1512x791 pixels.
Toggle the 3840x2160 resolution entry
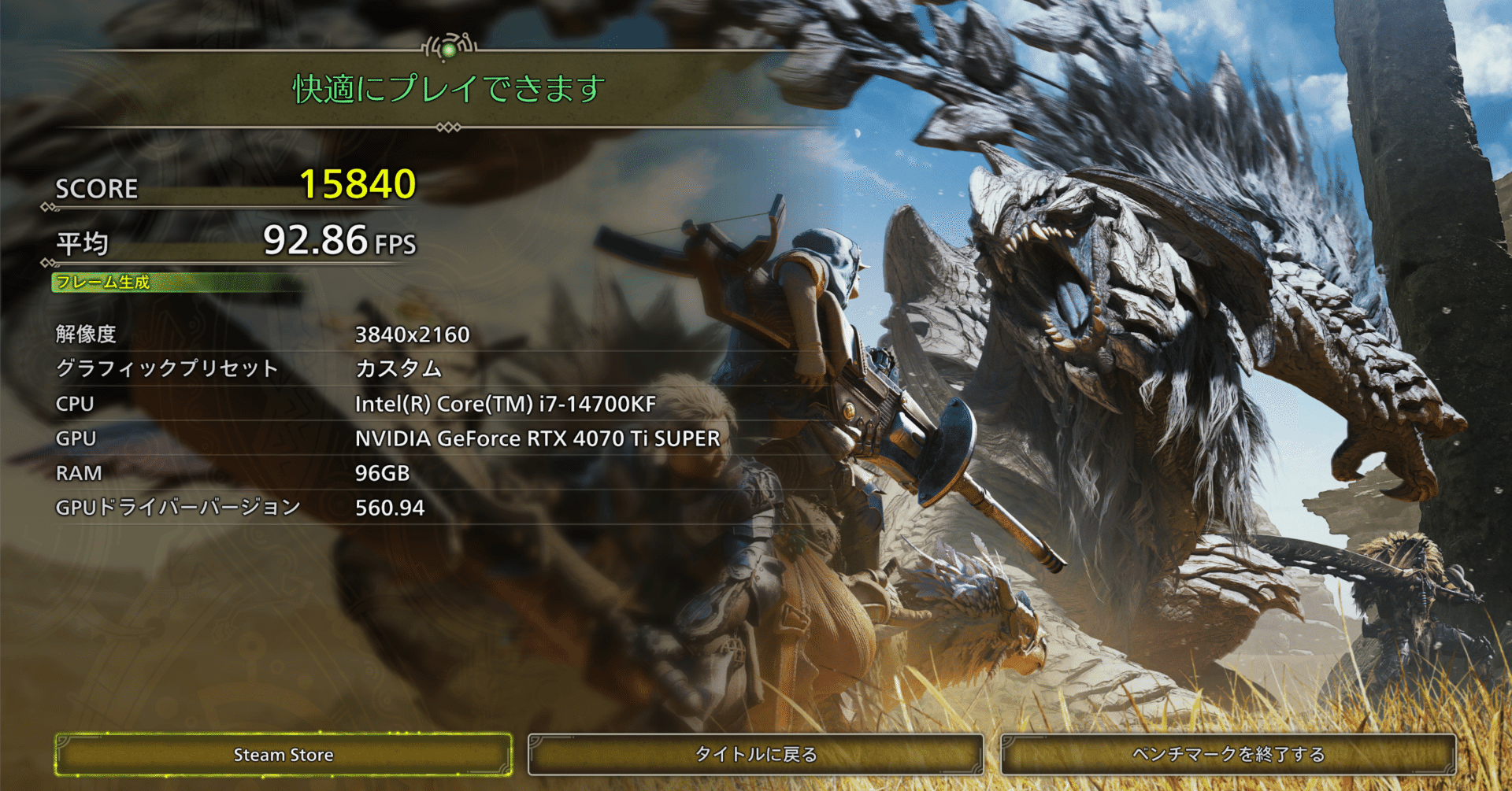(x=411, y=334)
